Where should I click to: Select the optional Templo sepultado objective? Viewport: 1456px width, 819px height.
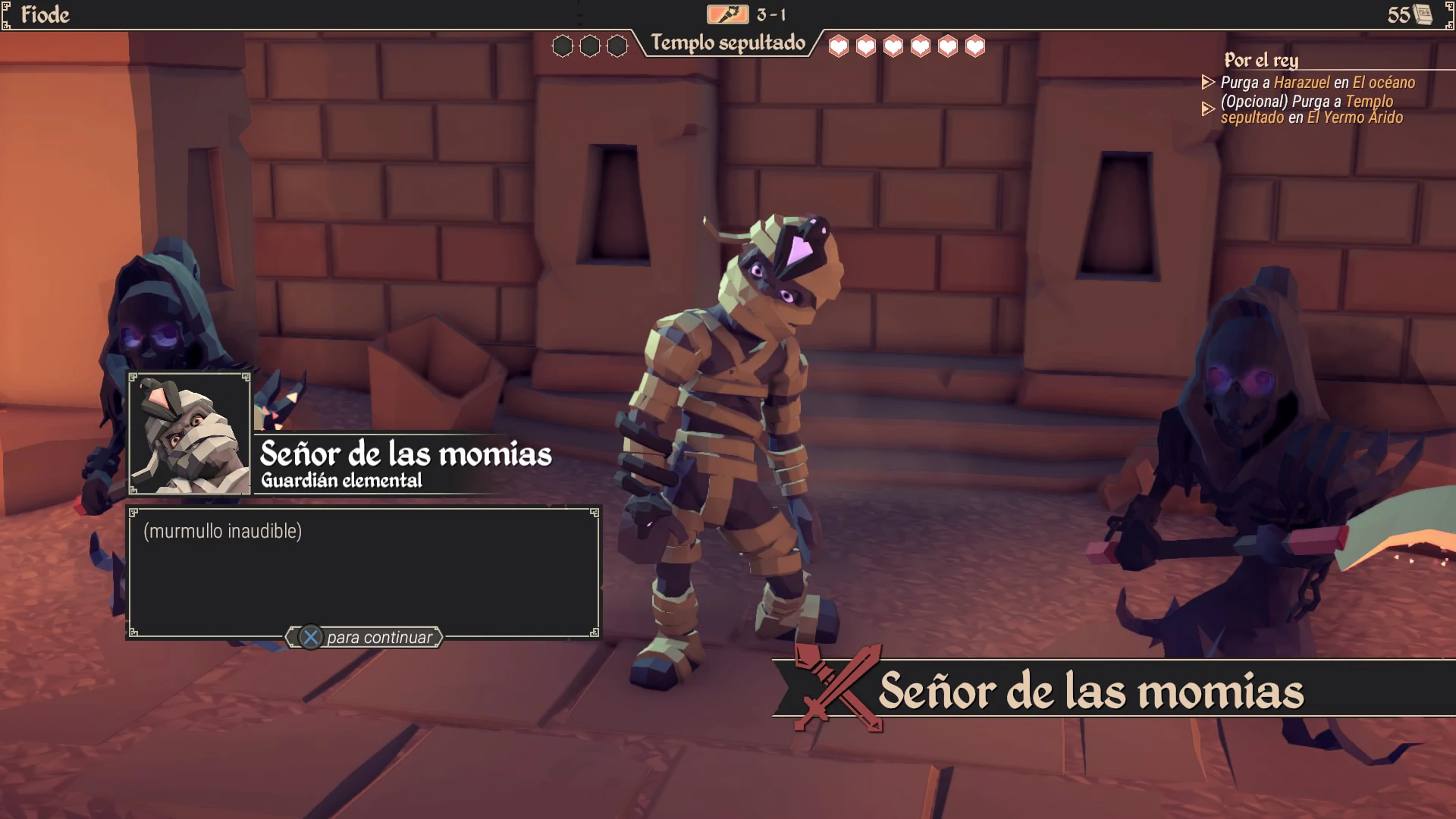coord(1311,109)
